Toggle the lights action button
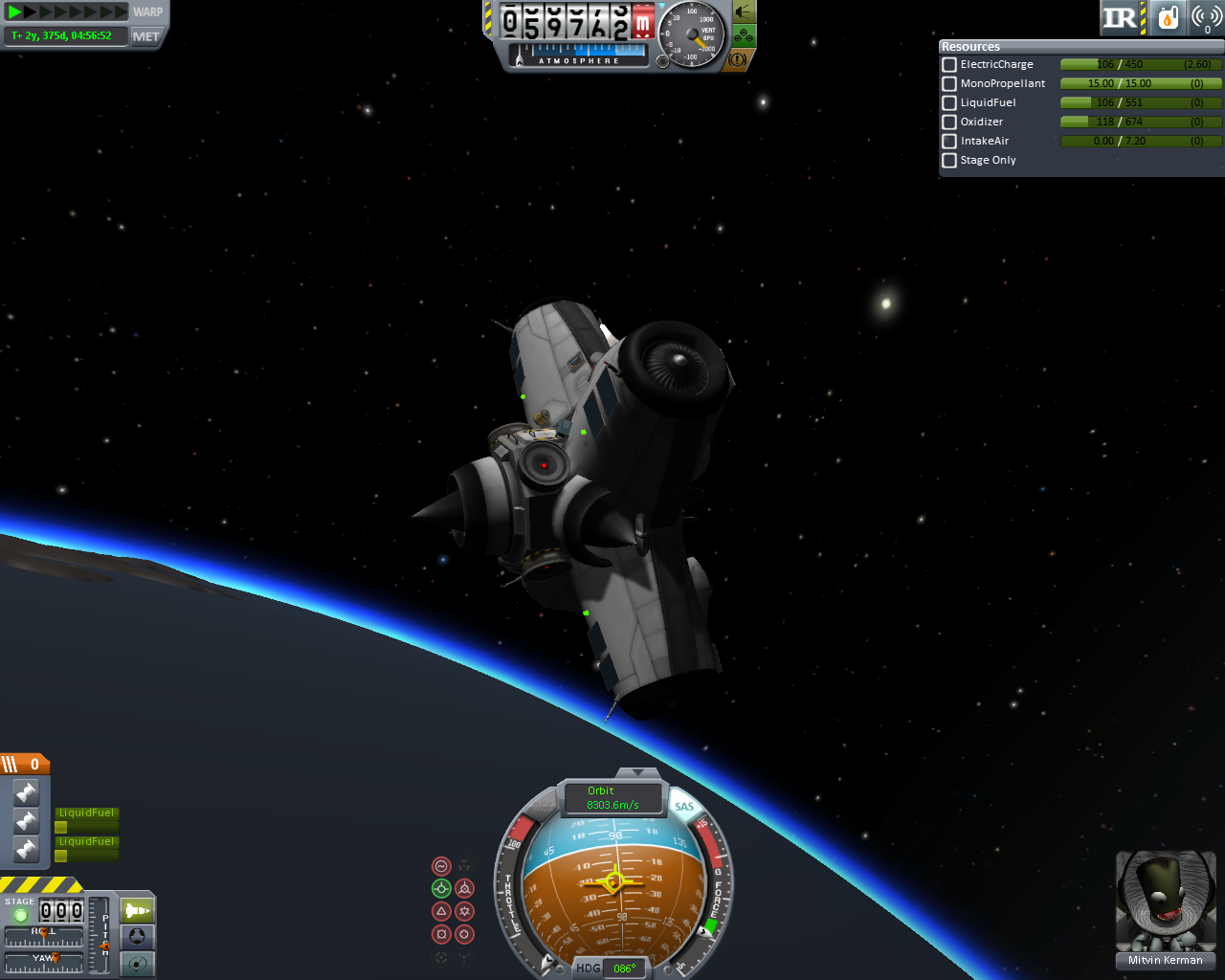Screen dimensions: 1225x980 (744, 11)
